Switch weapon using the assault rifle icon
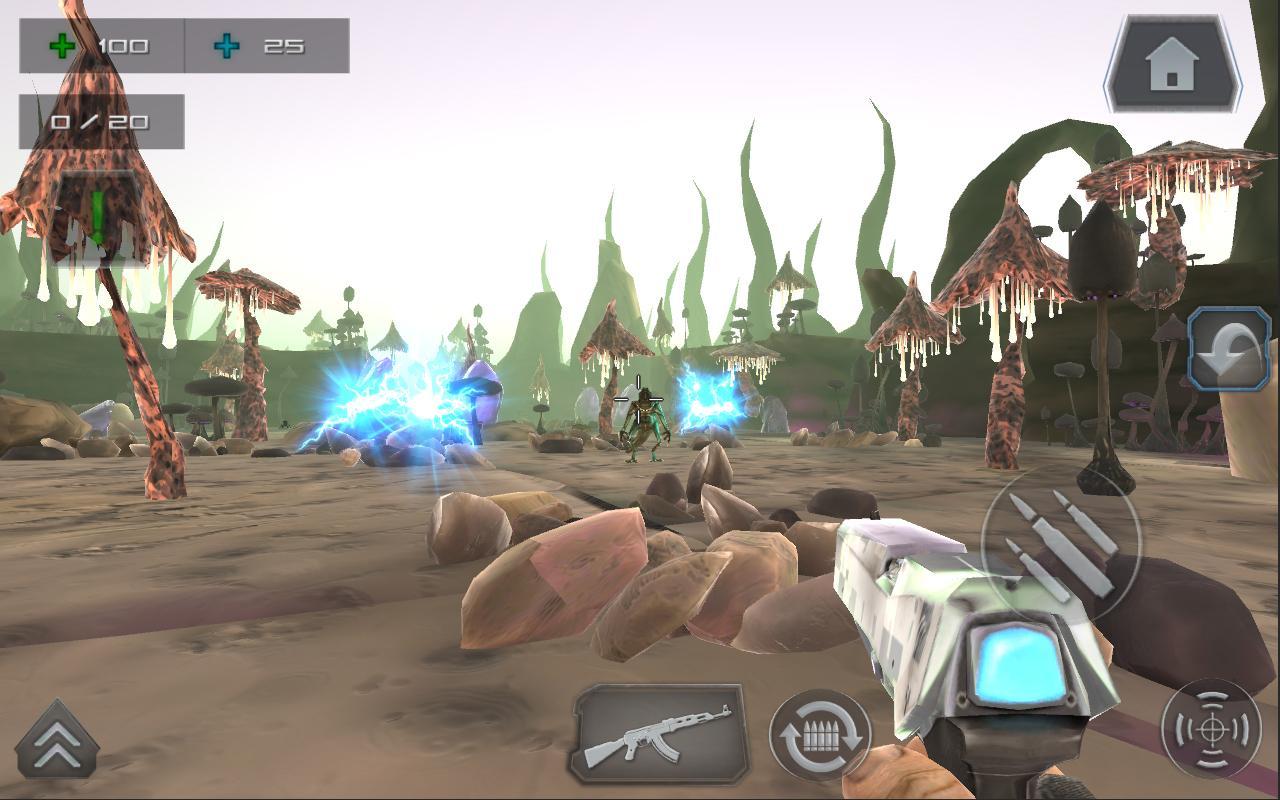This screenshot has height=800, width=1280. (x=659, y=734)
